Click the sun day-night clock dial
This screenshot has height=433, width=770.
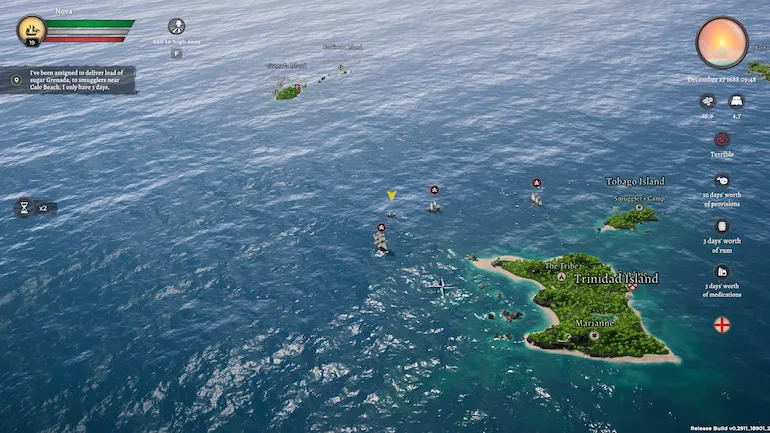721,43
